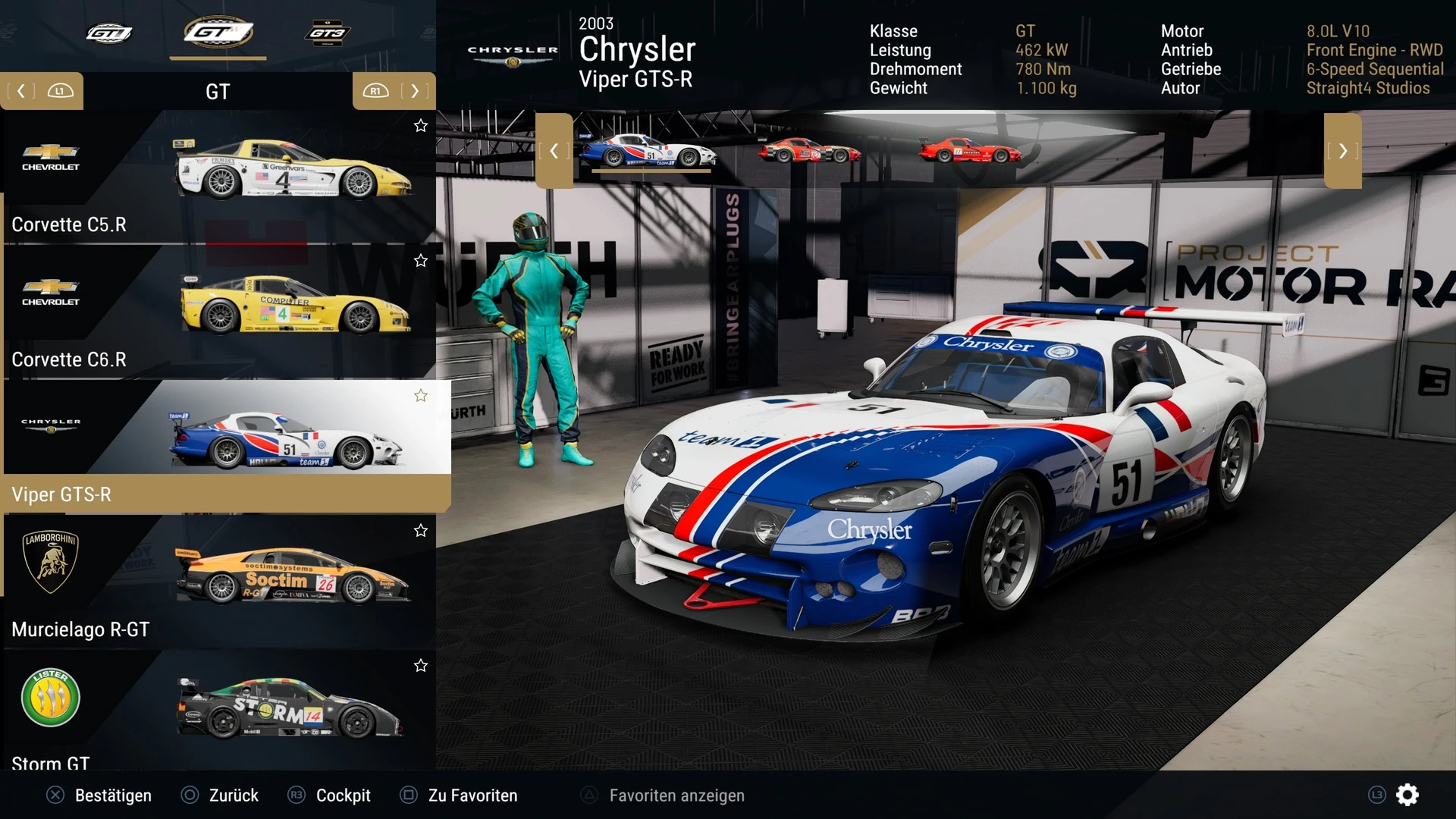This screenshot has height=819, width=1456.
Task: Mark Murcielago R-GT as favorite via star
Action: tap(421, 531)
